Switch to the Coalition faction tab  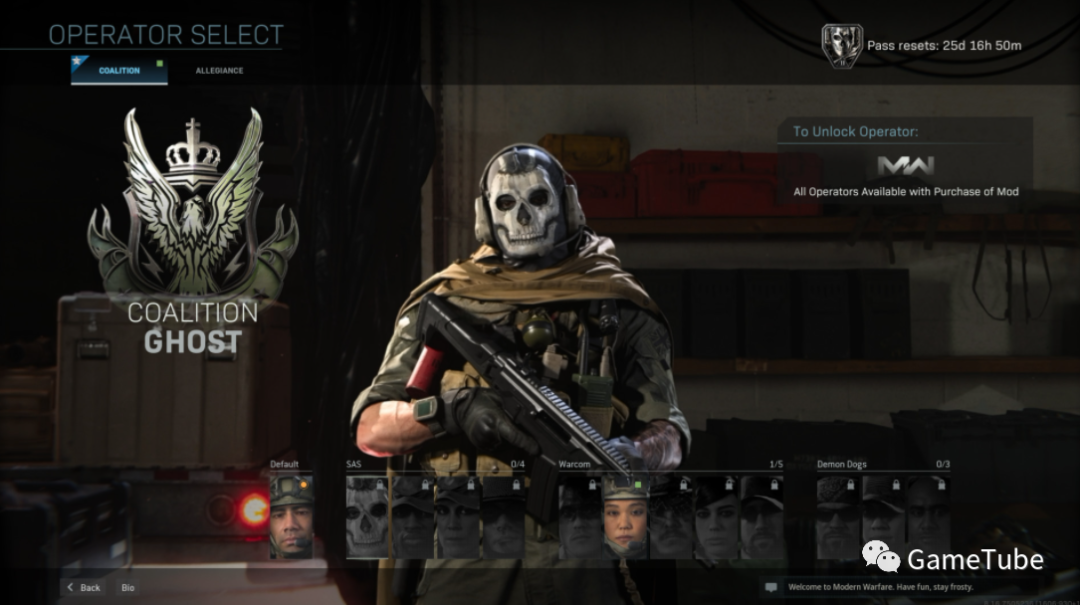click(118, 71)
